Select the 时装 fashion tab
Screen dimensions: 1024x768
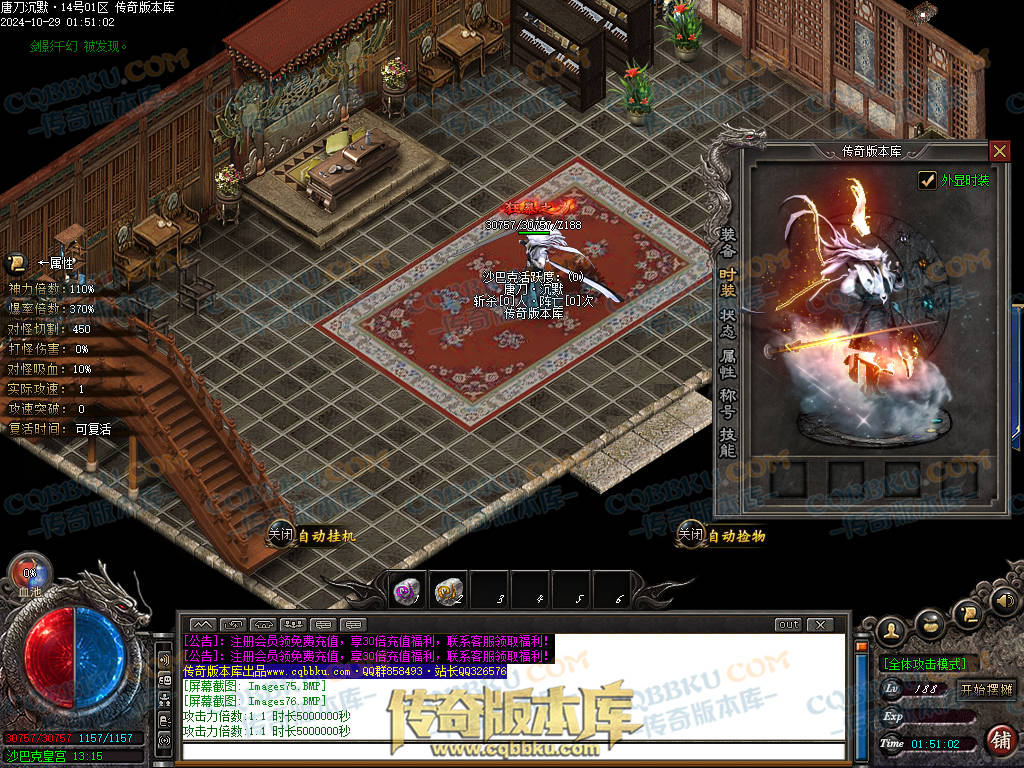click(728, 281)
